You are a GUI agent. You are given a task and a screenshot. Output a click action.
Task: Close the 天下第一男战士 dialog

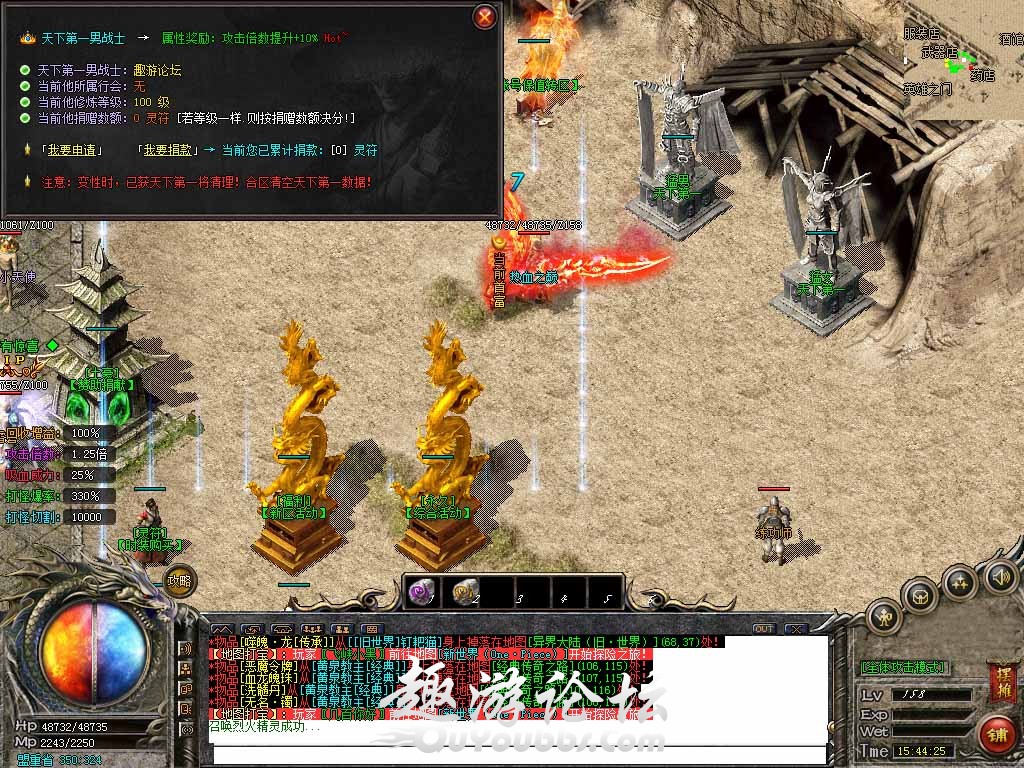click(x=485, y=17)
